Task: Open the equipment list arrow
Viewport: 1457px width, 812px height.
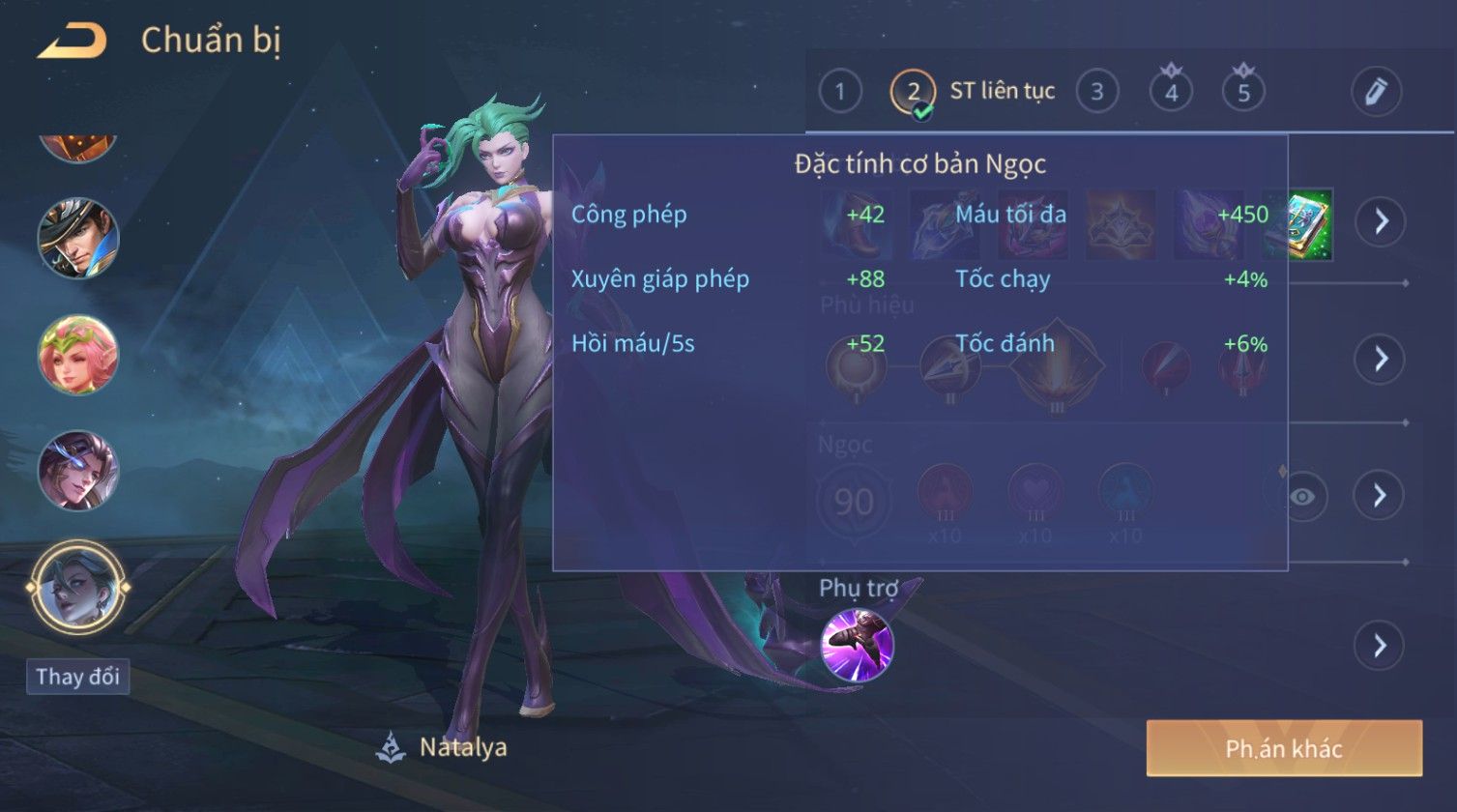Action: click(x=1380, y=221)
